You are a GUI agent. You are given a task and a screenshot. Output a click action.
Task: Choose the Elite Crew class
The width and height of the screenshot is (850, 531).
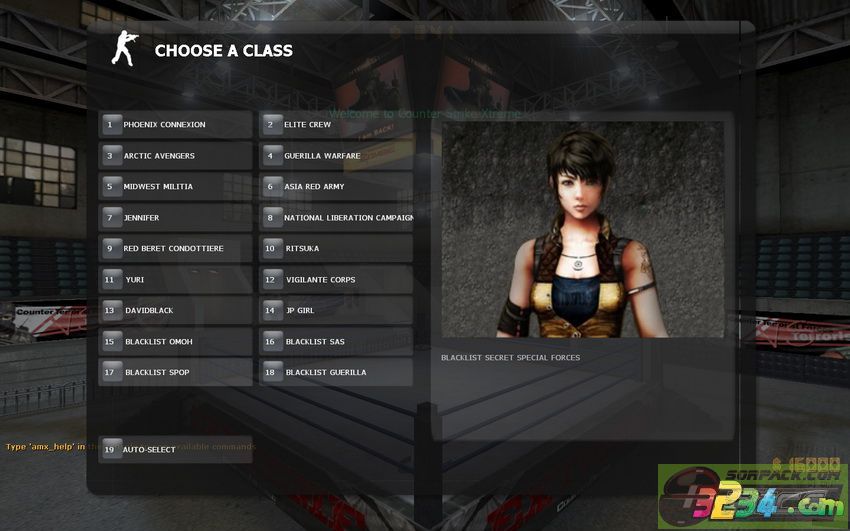(335, 125)
